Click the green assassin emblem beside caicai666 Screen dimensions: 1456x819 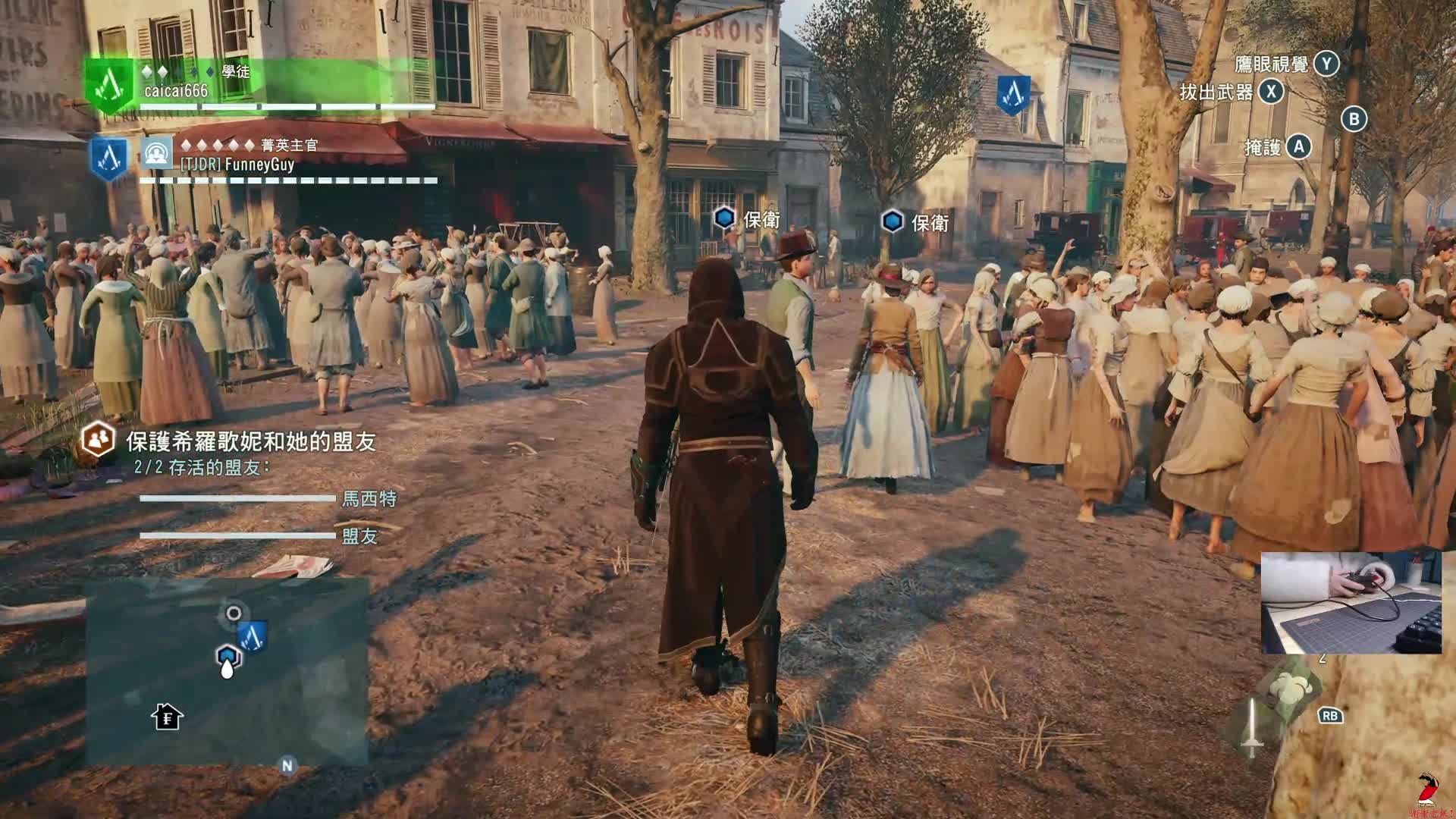point(111,85)
